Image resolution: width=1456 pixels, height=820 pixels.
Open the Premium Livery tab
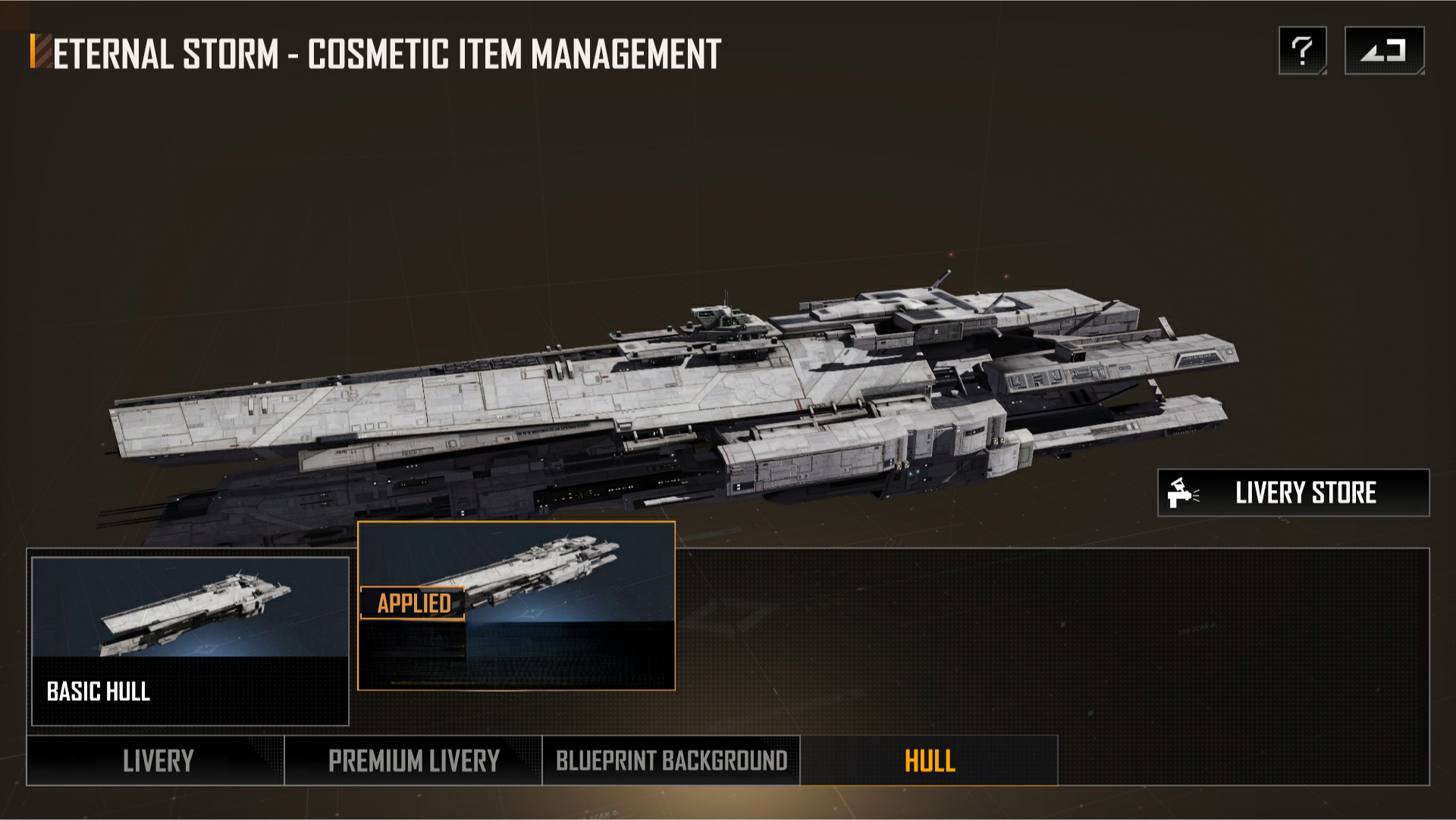(413, 761)
